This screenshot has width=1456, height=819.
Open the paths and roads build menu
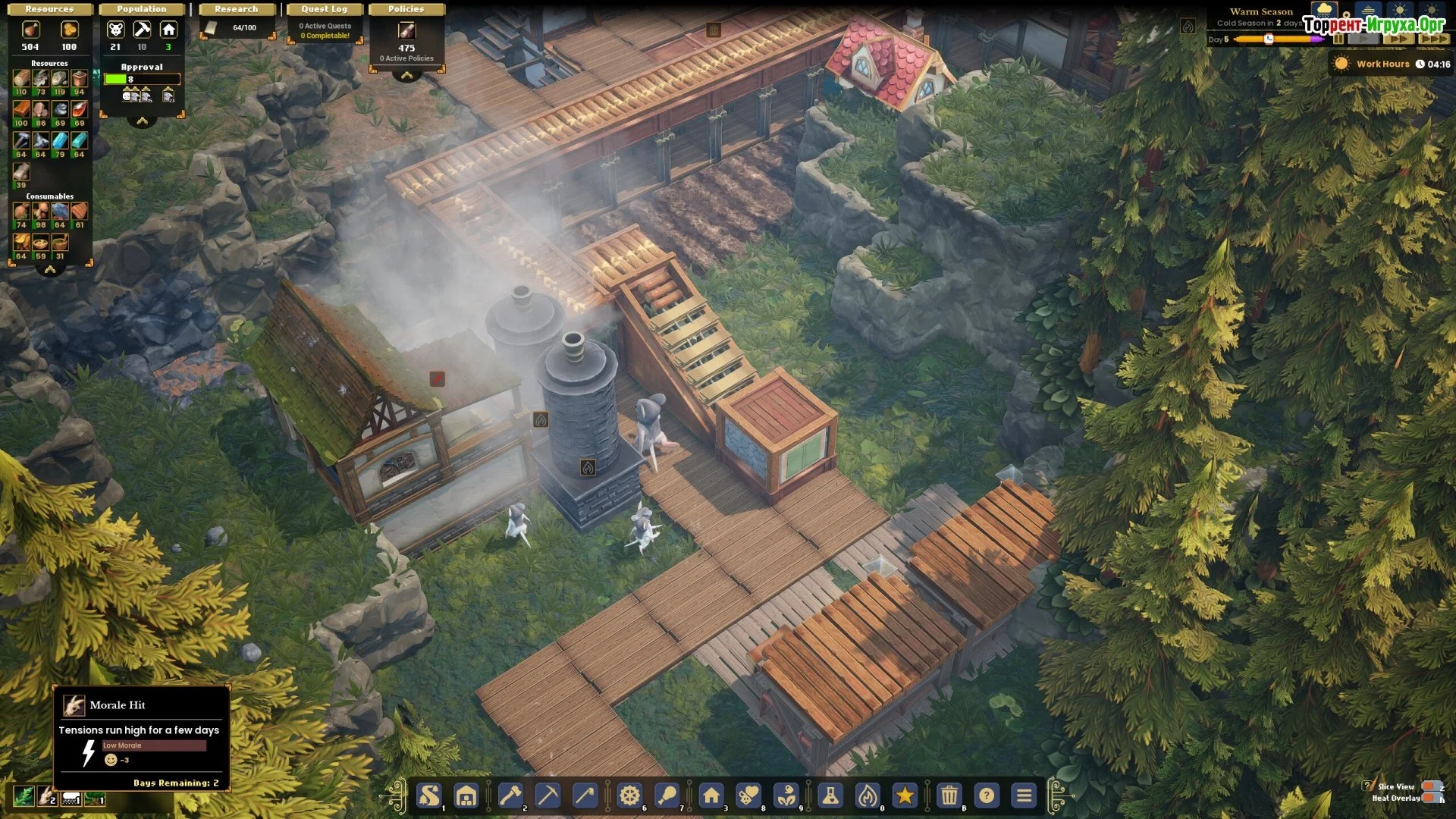429,795
